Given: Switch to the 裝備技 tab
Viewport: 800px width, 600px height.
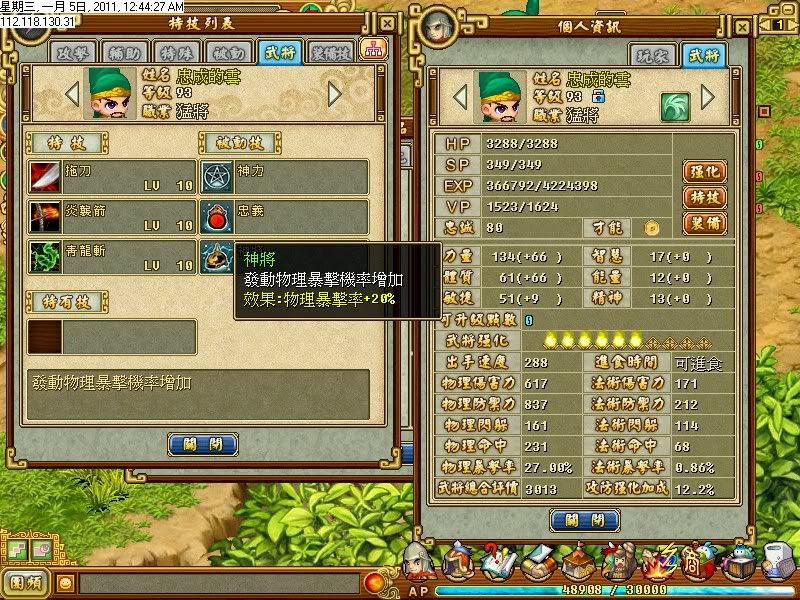Looking at the screenshot, I should [331, 51].
